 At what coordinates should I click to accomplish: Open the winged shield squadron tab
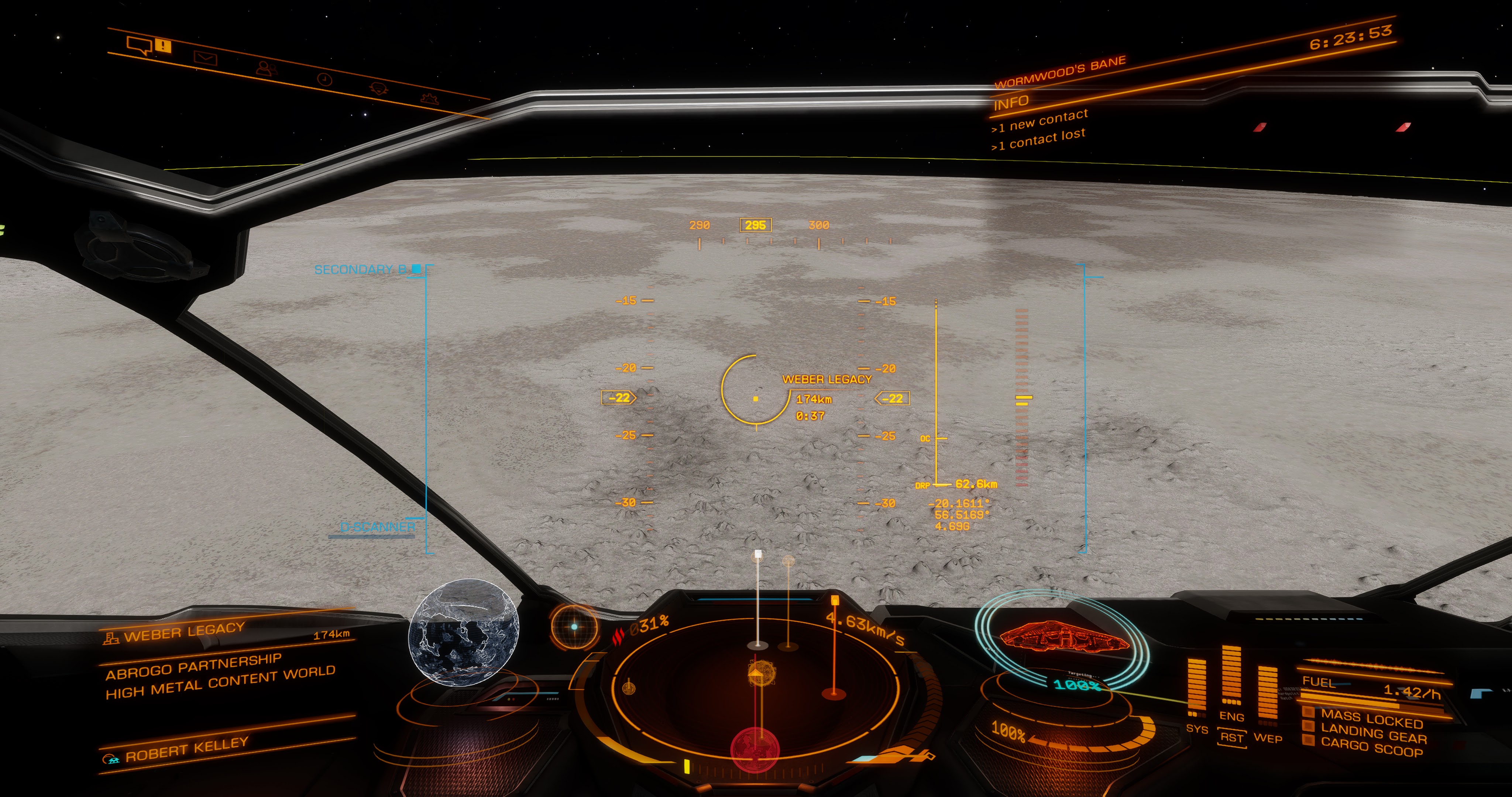pos(379,89)
